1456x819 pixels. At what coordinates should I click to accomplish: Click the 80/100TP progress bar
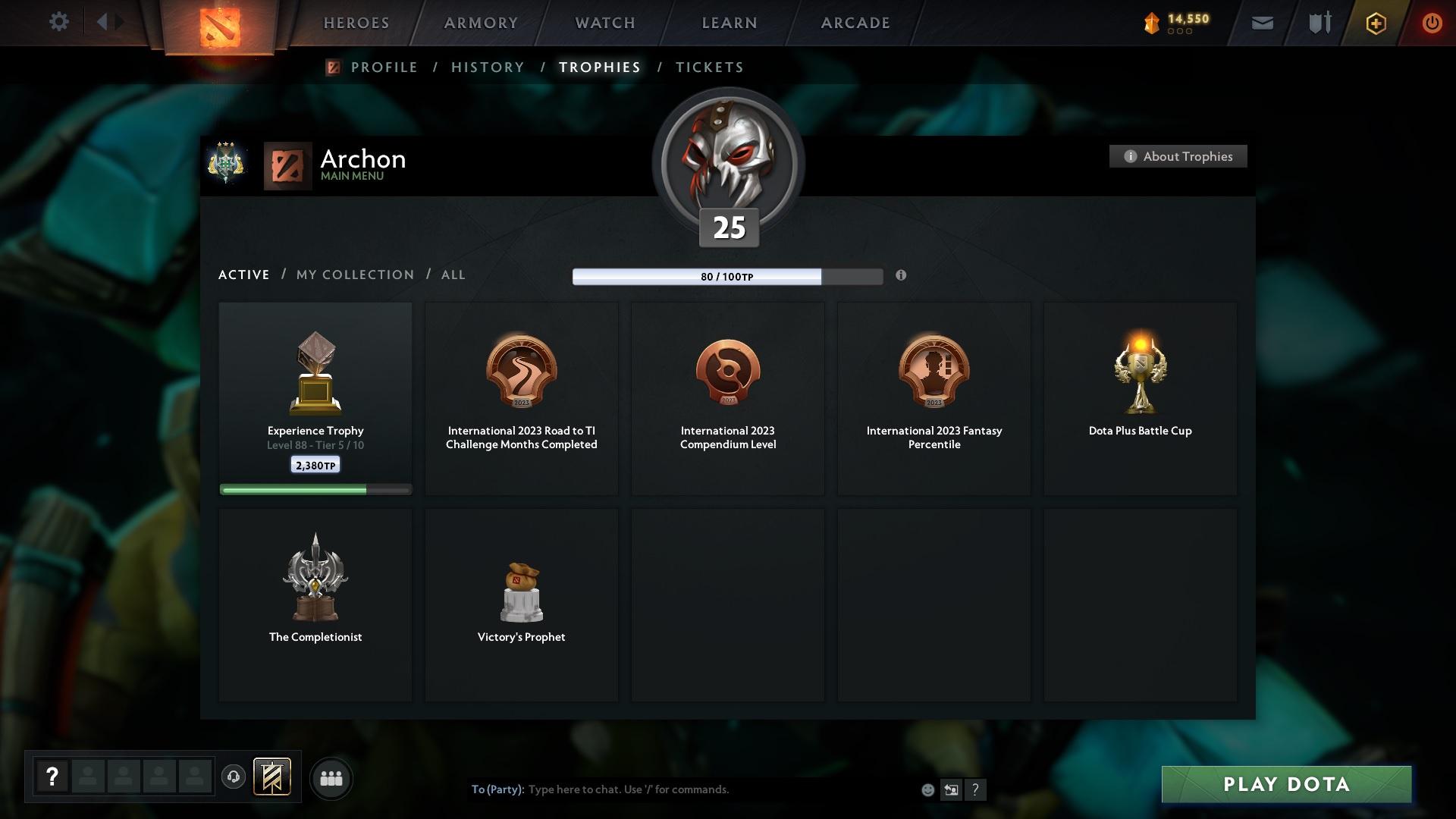pyautogui.click(x=728, y=277)
